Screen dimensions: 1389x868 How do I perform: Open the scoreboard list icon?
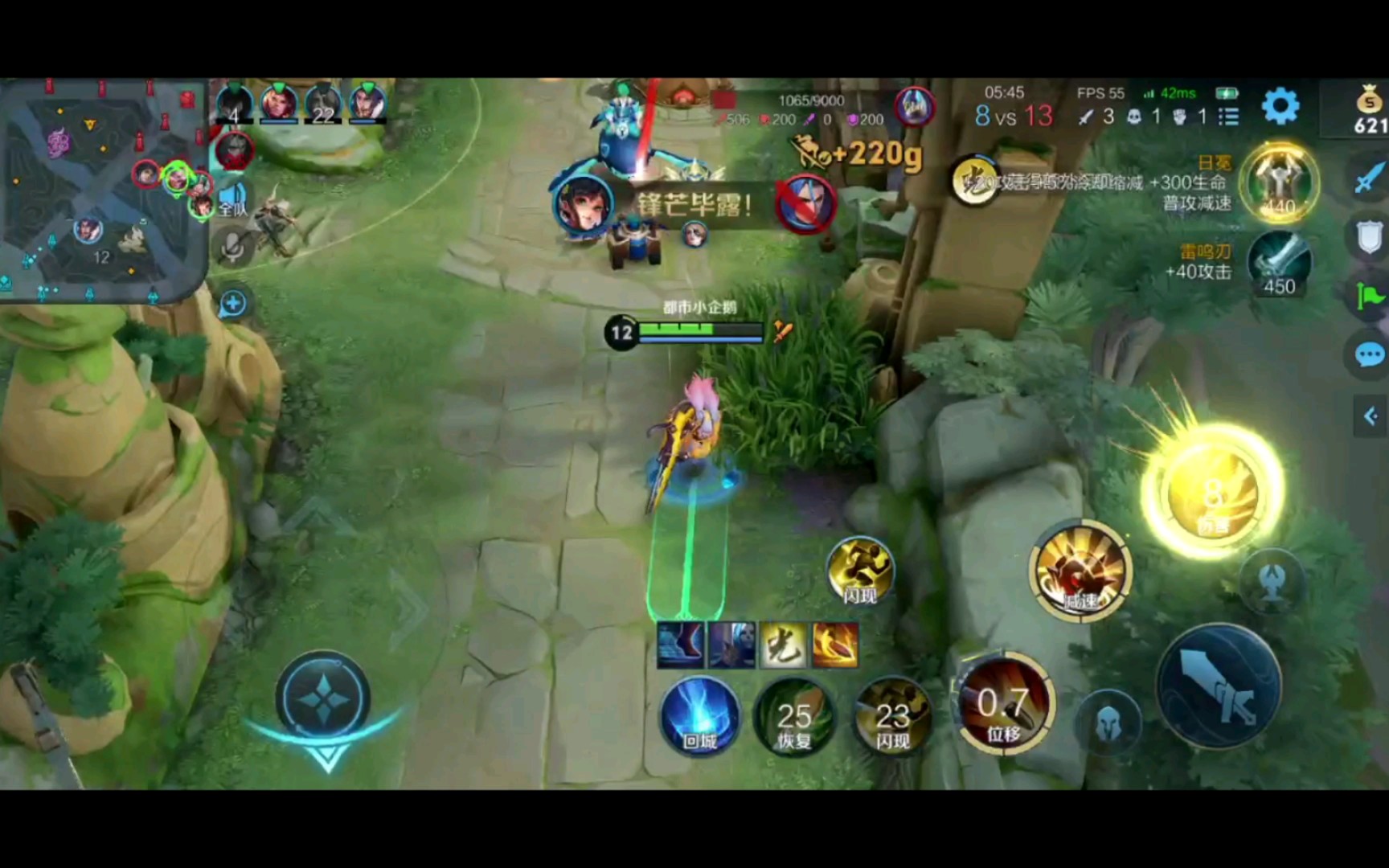pos(1228,117)
